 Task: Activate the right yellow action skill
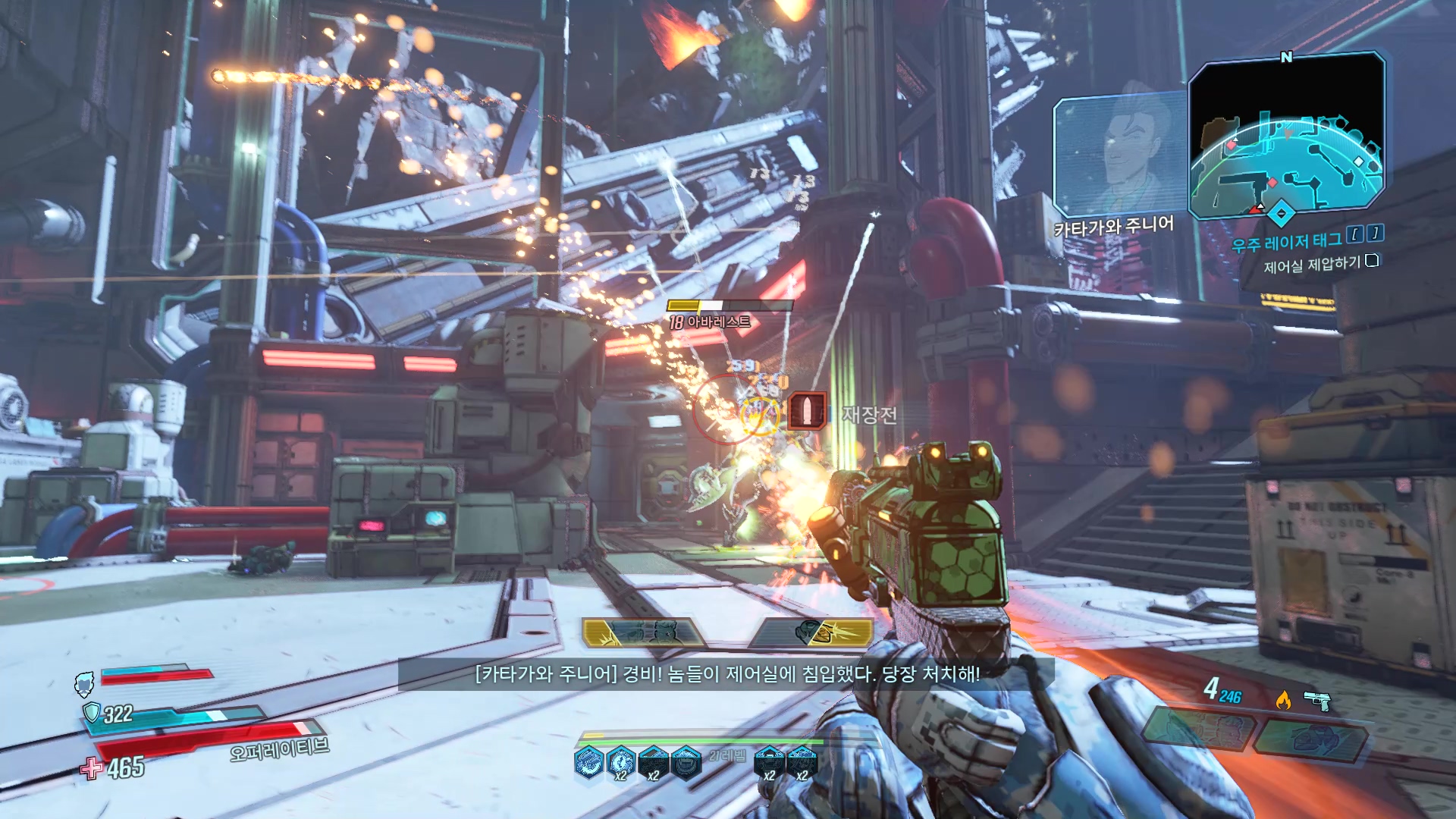811,632
